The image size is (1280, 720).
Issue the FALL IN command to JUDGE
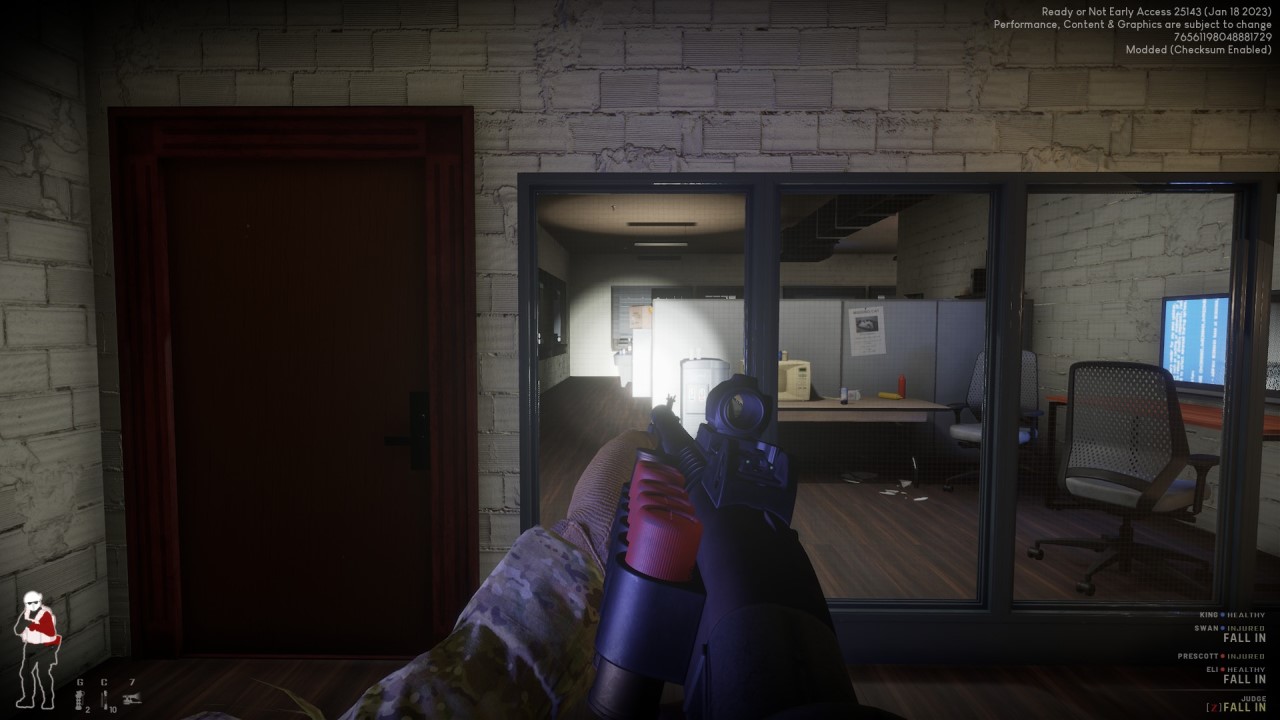click(1243, 707)
